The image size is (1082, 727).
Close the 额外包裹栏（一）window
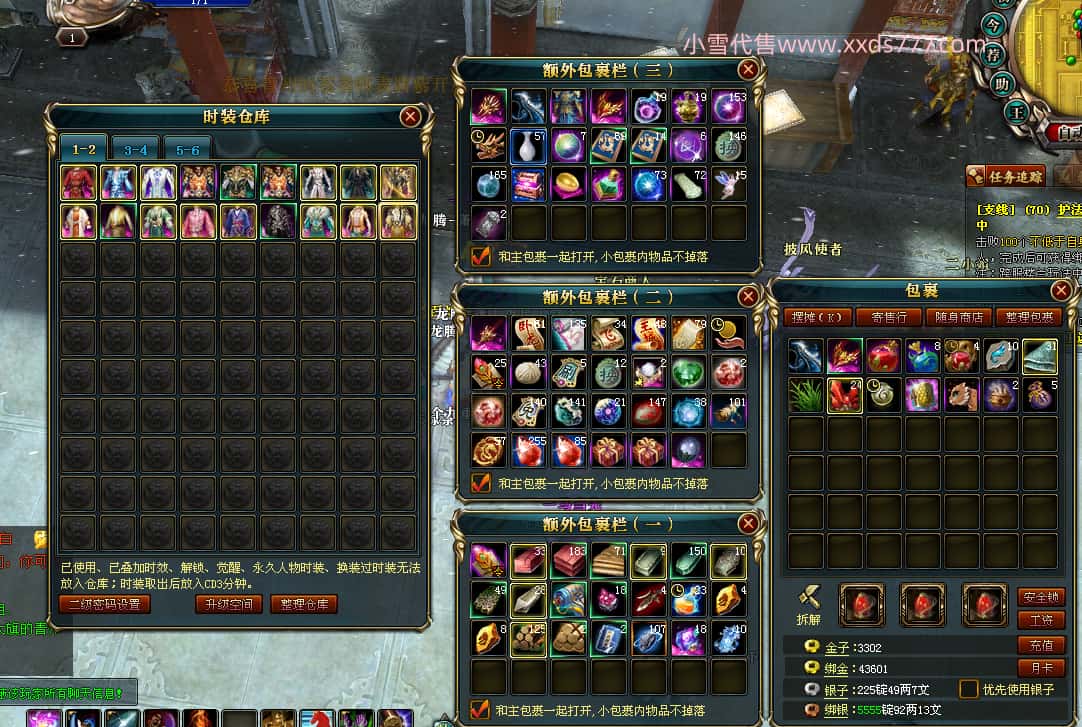pyautogui.click(x=748, y=524)
